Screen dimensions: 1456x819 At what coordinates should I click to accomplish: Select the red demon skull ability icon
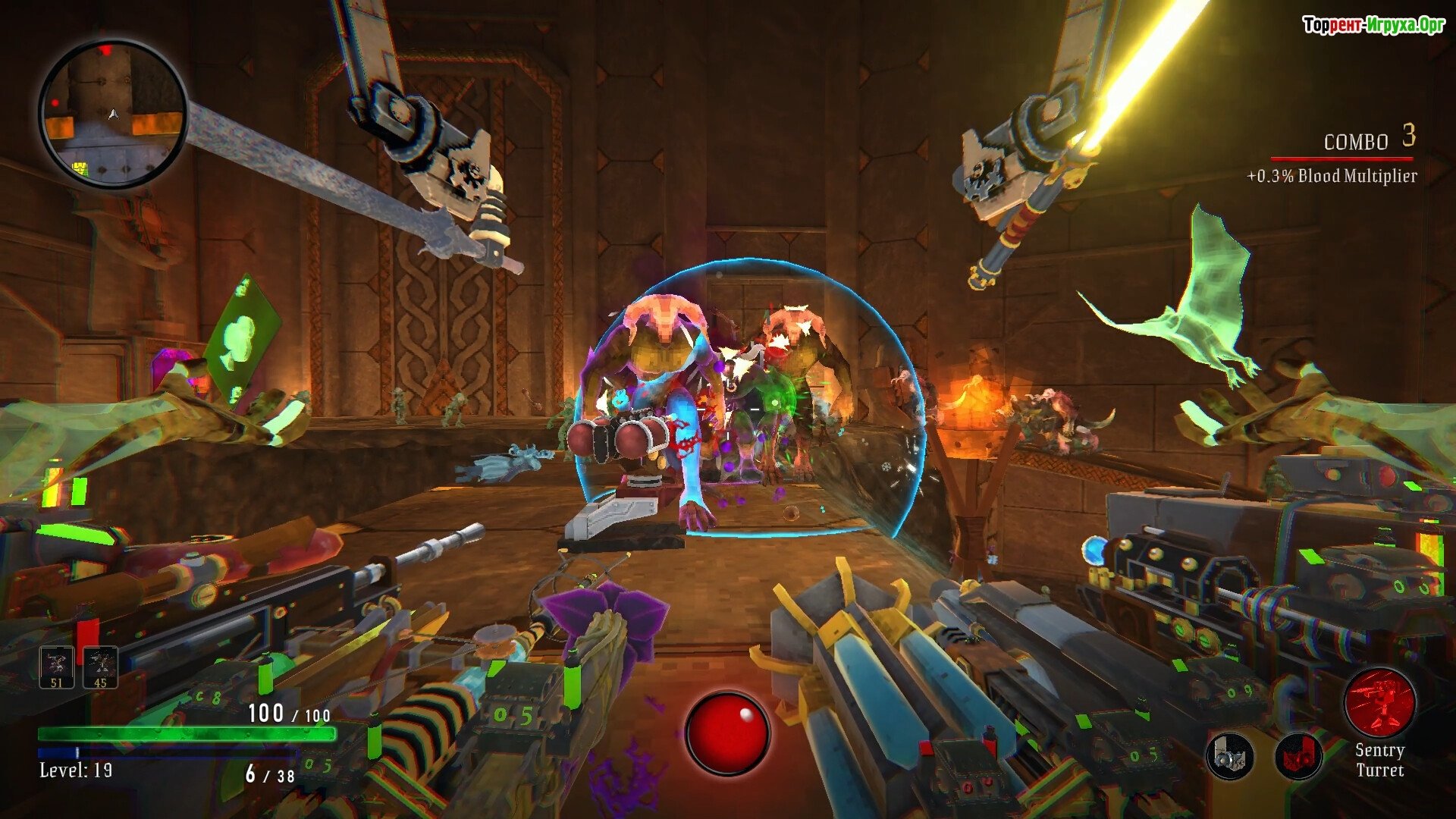coord(1298,756)
